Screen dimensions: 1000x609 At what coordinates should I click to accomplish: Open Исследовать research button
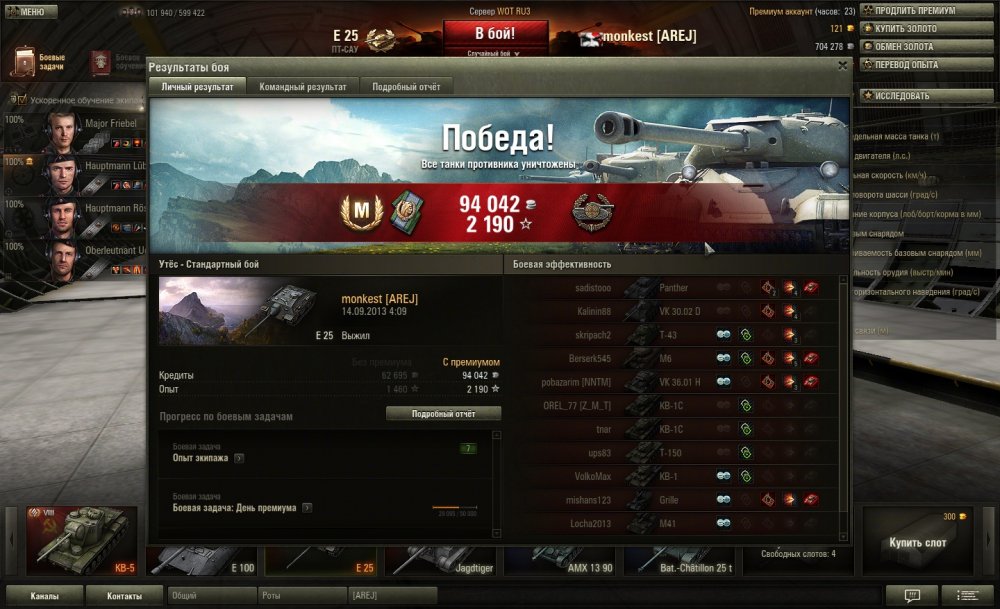tap(913, 96)
